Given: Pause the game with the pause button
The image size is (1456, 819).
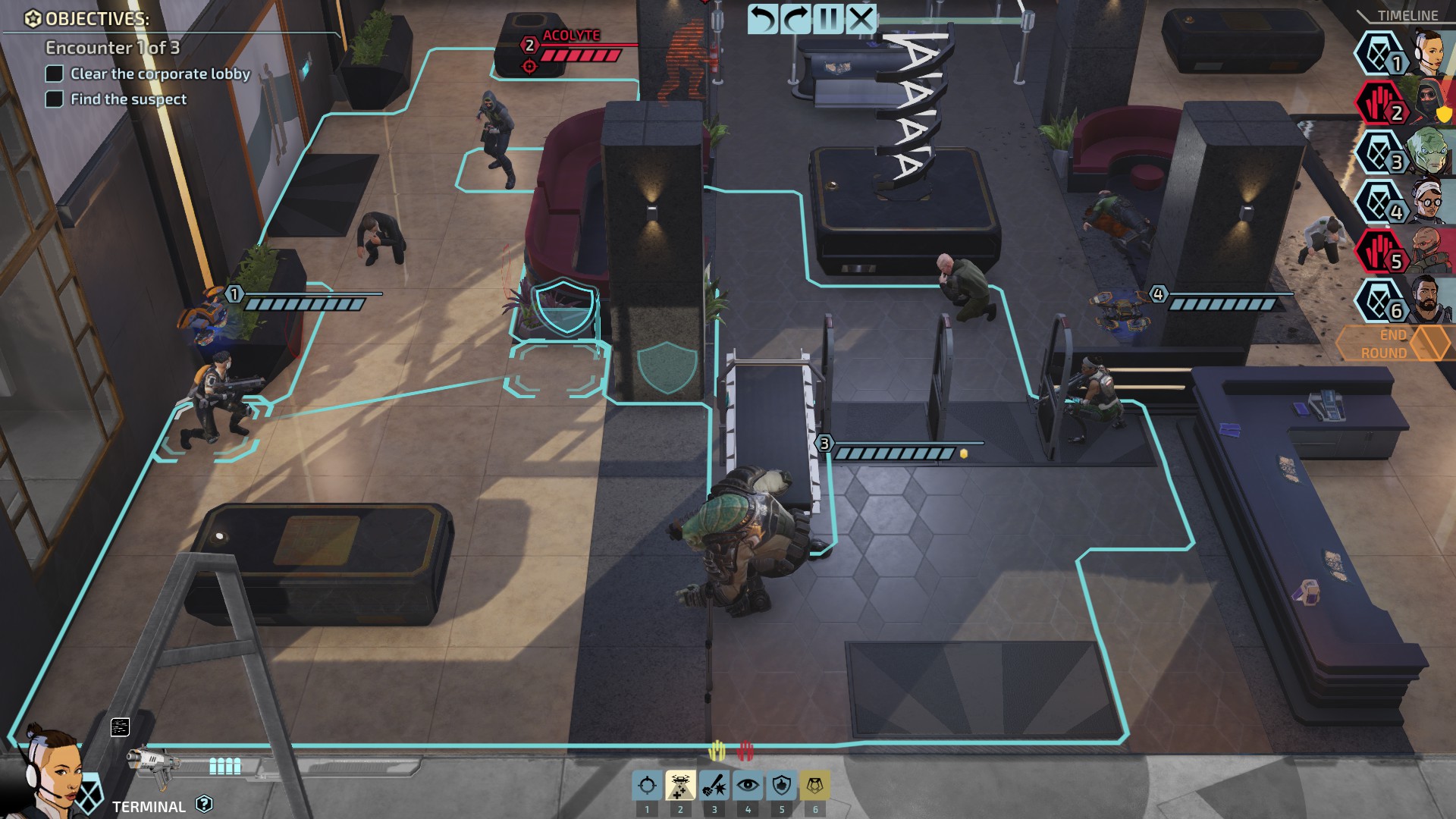Looking at the screenshot, I should (828, 18).
